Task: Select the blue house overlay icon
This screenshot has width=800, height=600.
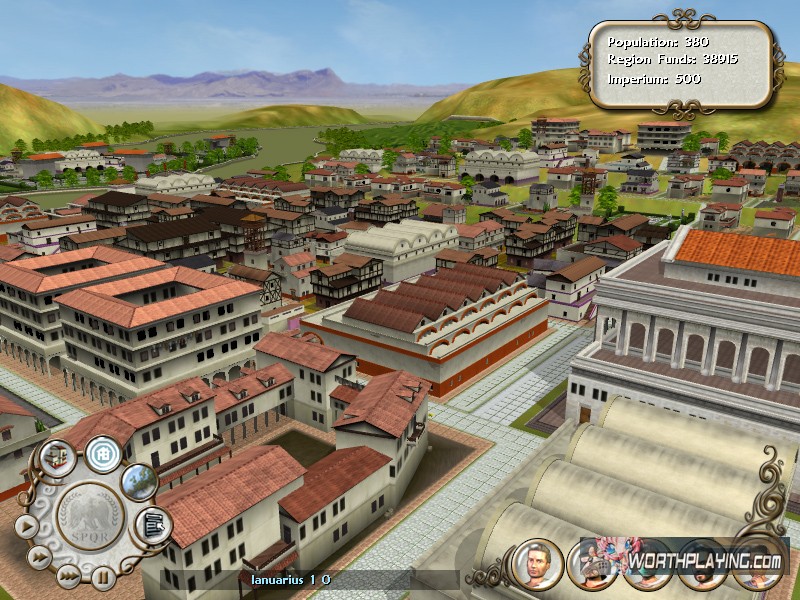Action: click(102, 453)
